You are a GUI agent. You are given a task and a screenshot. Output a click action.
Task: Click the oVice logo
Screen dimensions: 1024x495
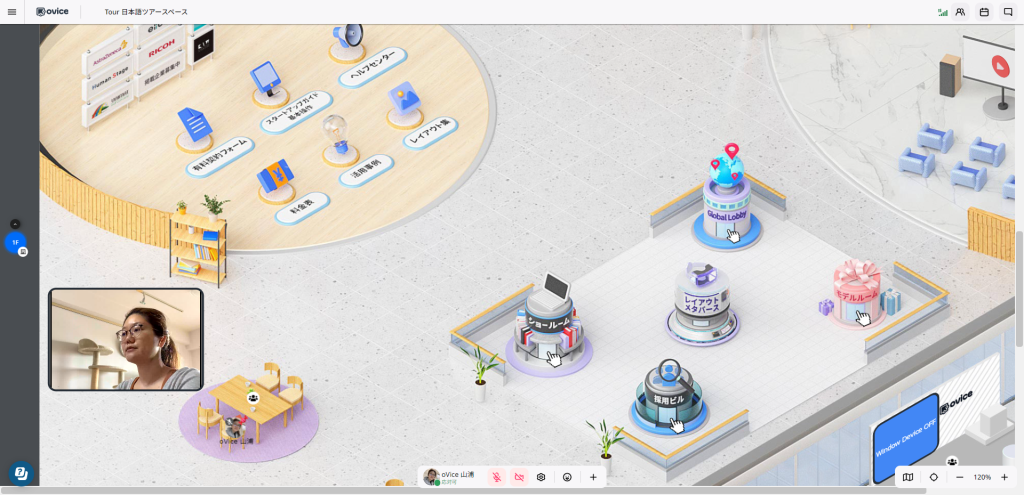(x=51, y=12)
